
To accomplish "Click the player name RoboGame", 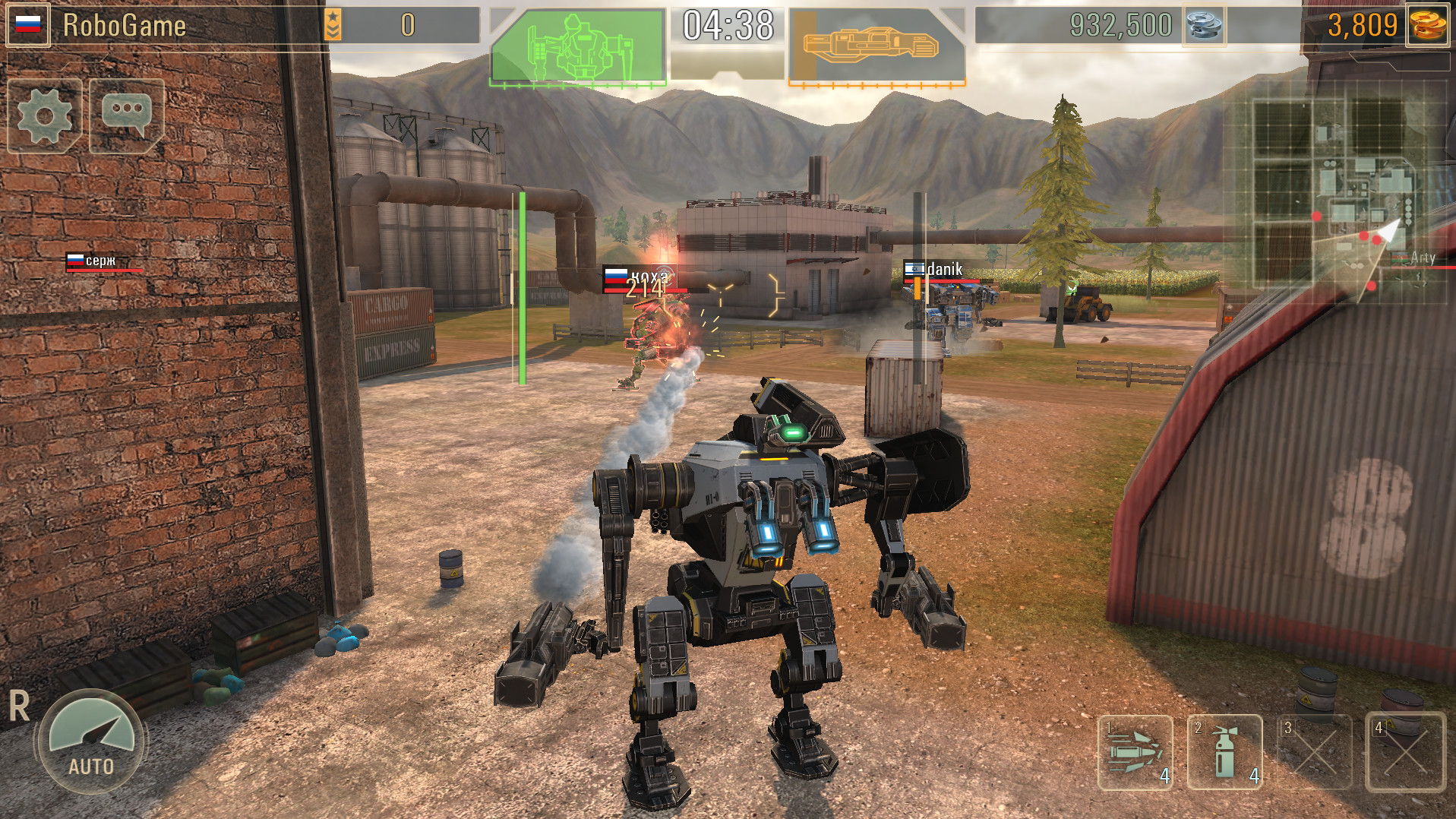I will 124,24.
